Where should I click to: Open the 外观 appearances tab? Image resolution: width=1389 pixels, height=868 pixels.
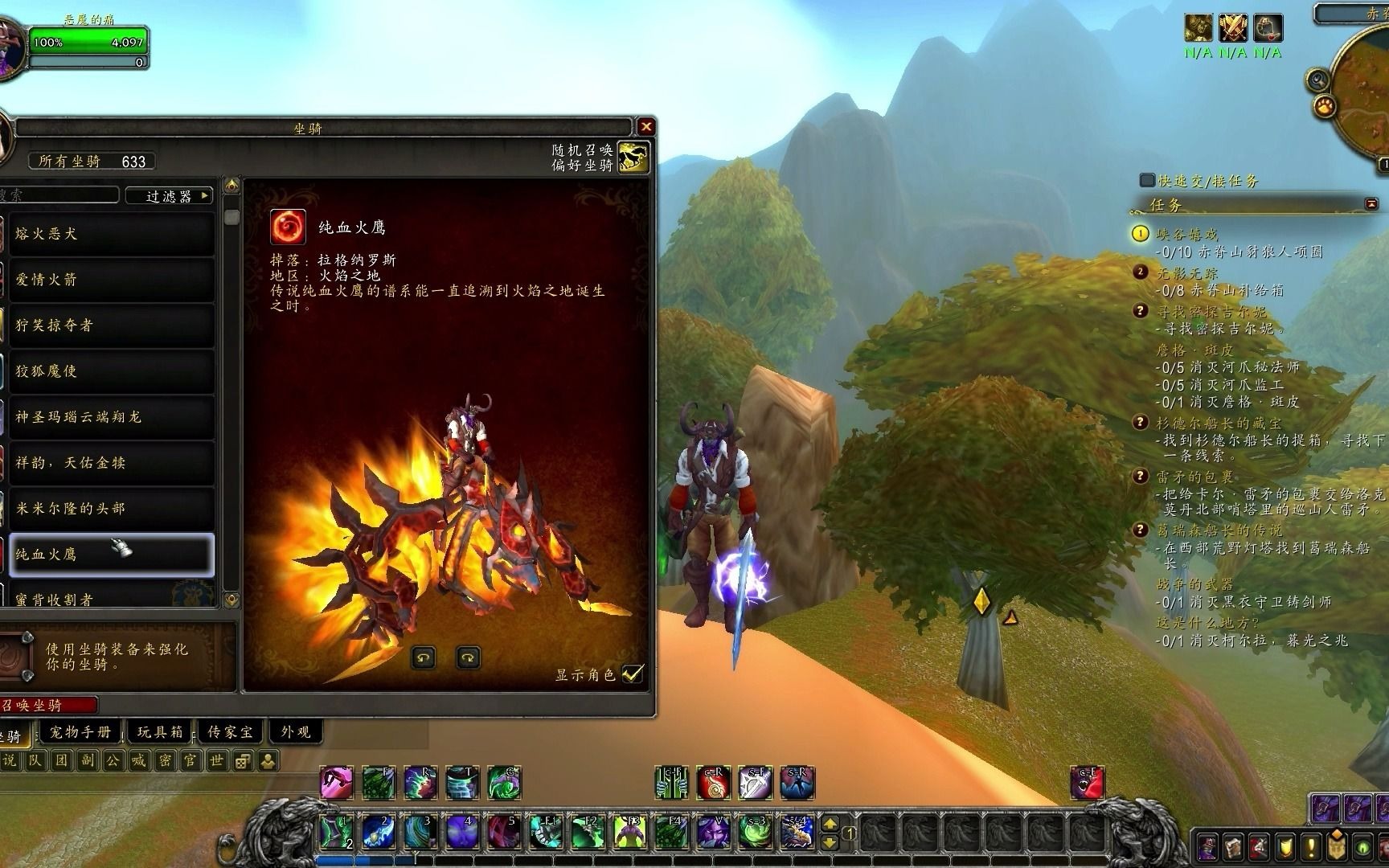pos(295,732)
